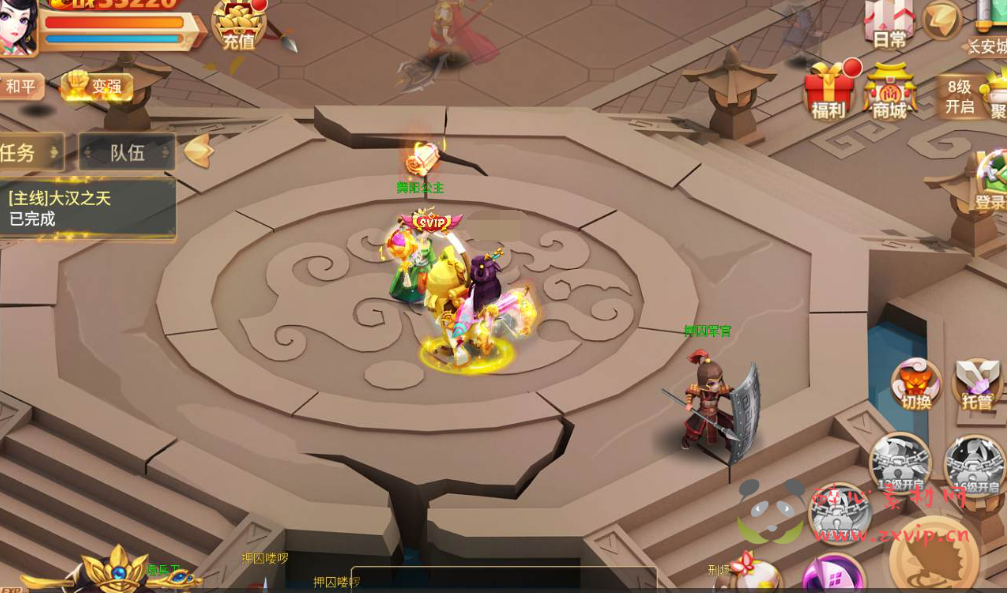Tap the locked 12级开启 skill slot
The width and height of the screenshot is (1007, 593).
tap(899, 464)
